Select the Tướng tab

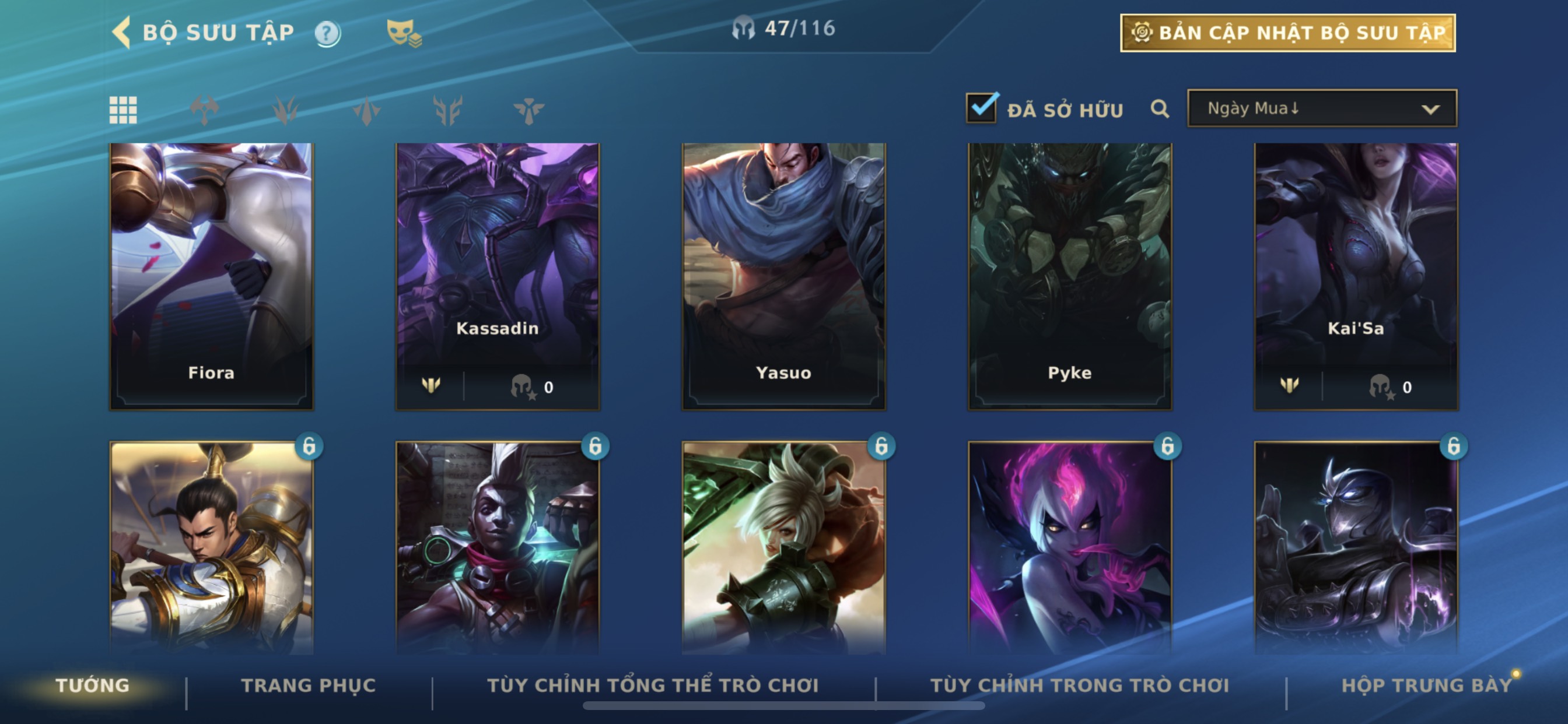93,686
